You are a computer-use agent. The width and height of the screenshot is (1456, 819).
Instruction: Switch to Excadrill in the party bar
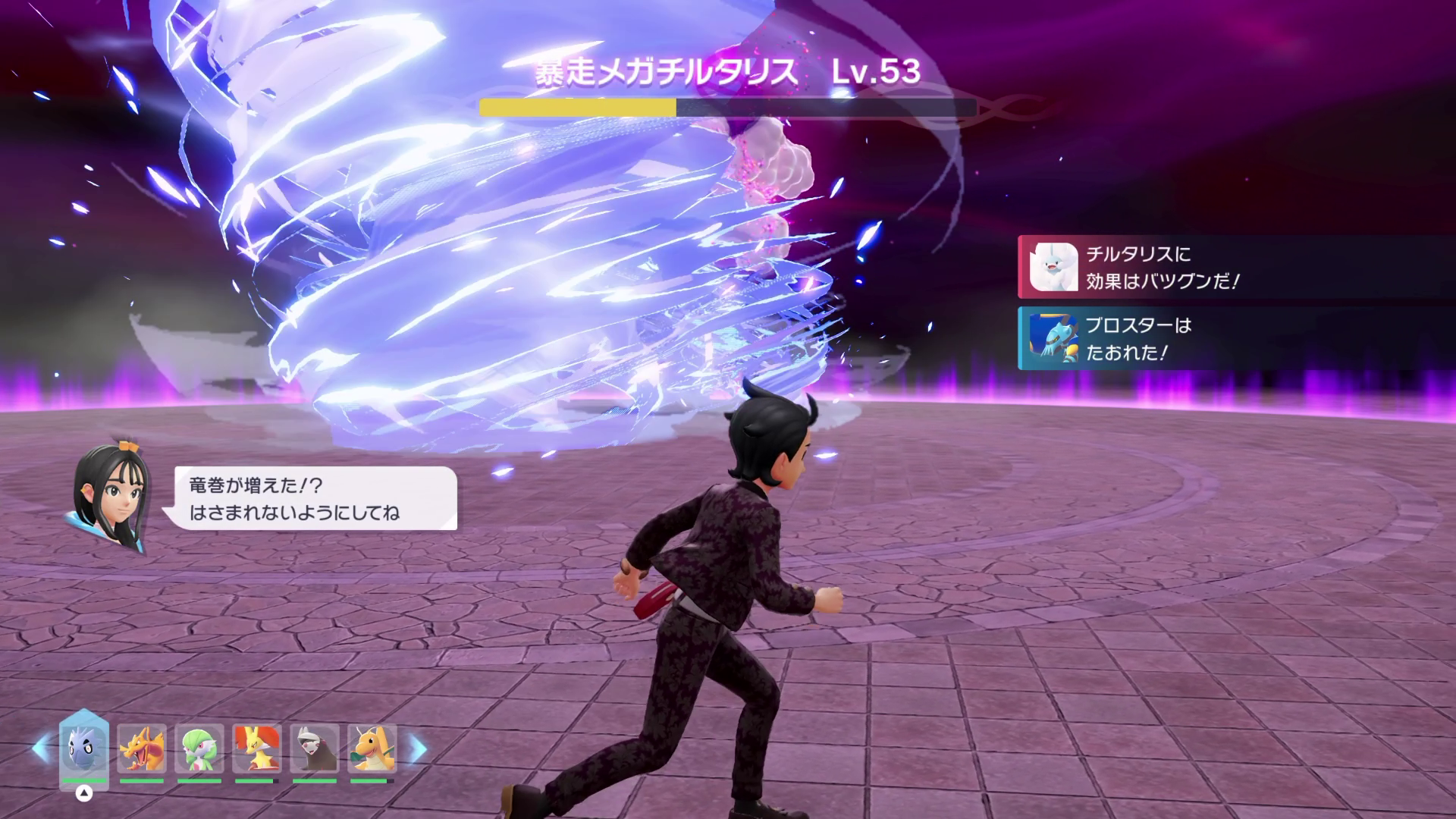[x=315, y=749]
